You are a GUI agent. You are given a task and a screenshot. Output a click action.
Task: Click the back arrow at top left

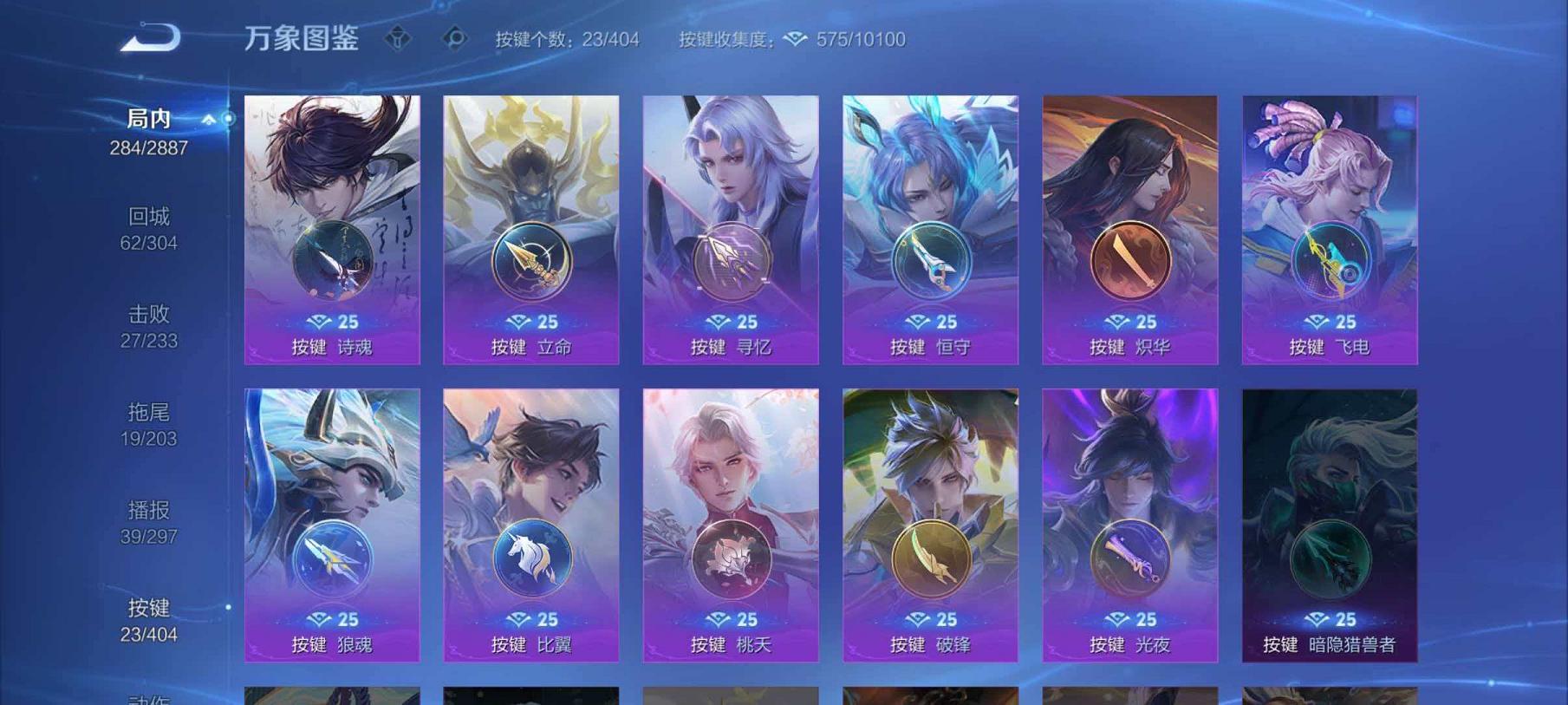(x=152, y=36)
